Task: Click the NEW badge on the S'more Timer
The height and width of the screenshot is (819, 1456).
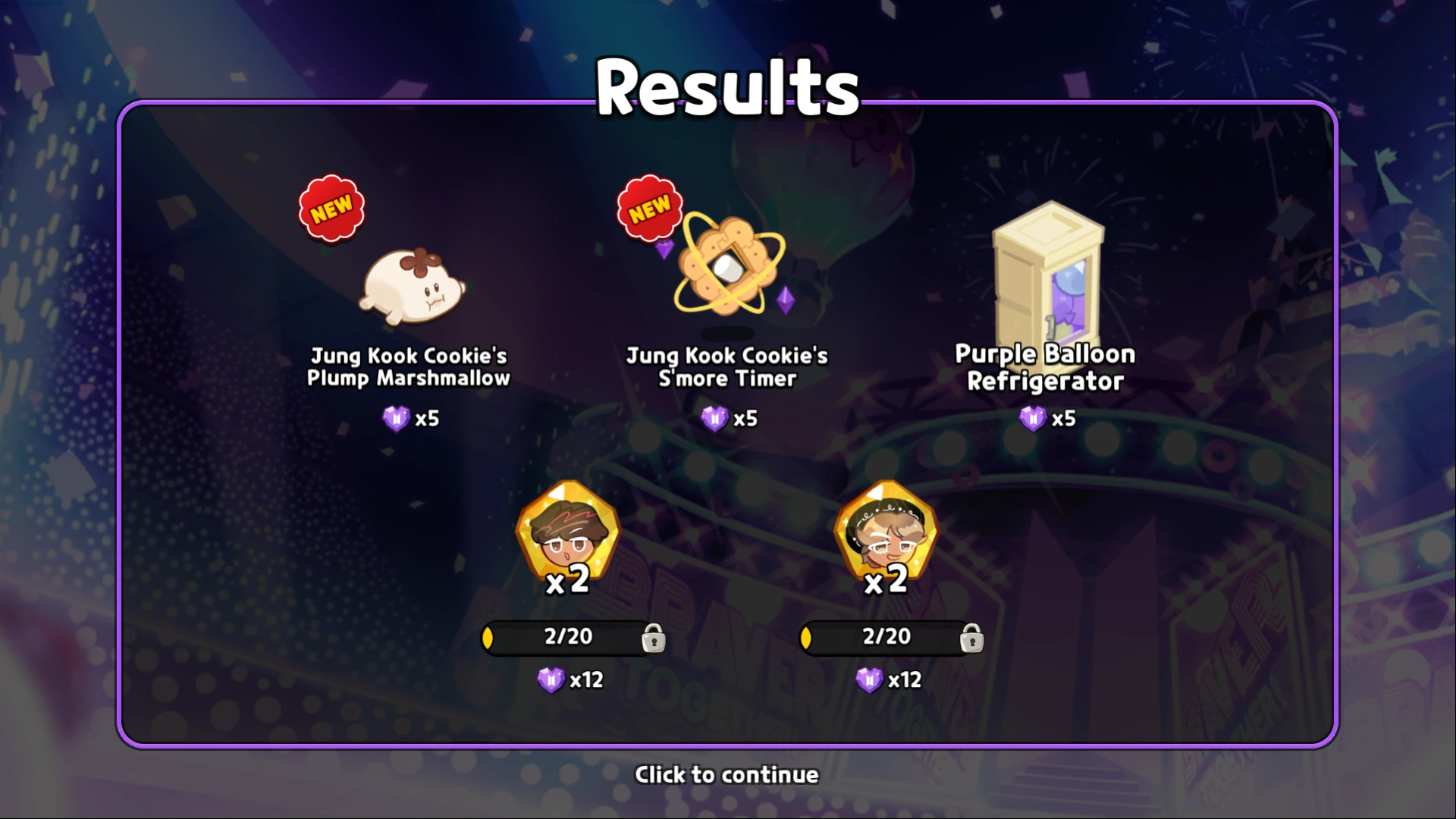Action: [x=651, y=206]
